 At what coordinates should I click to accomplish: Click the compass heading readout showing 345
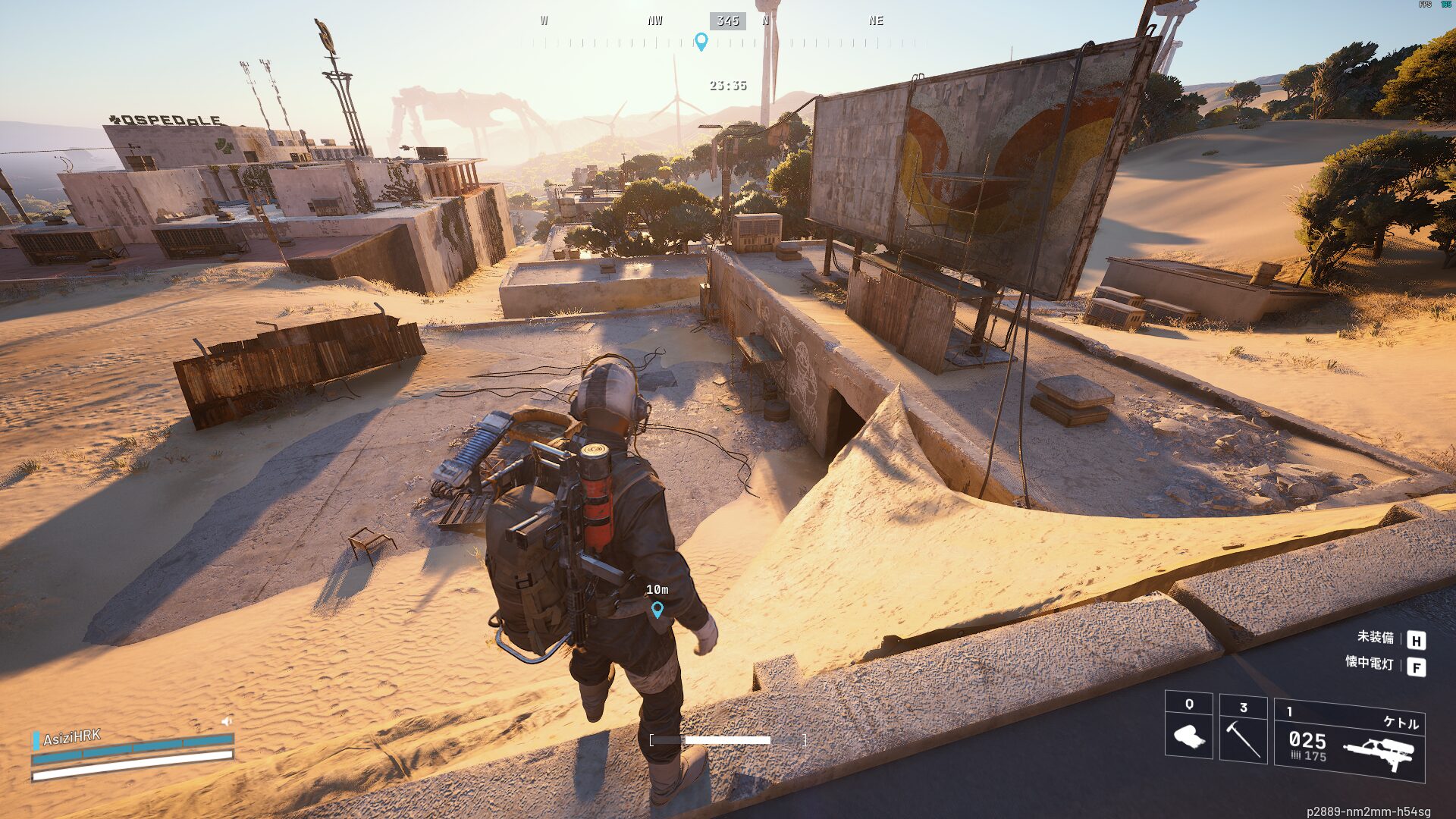727,20
